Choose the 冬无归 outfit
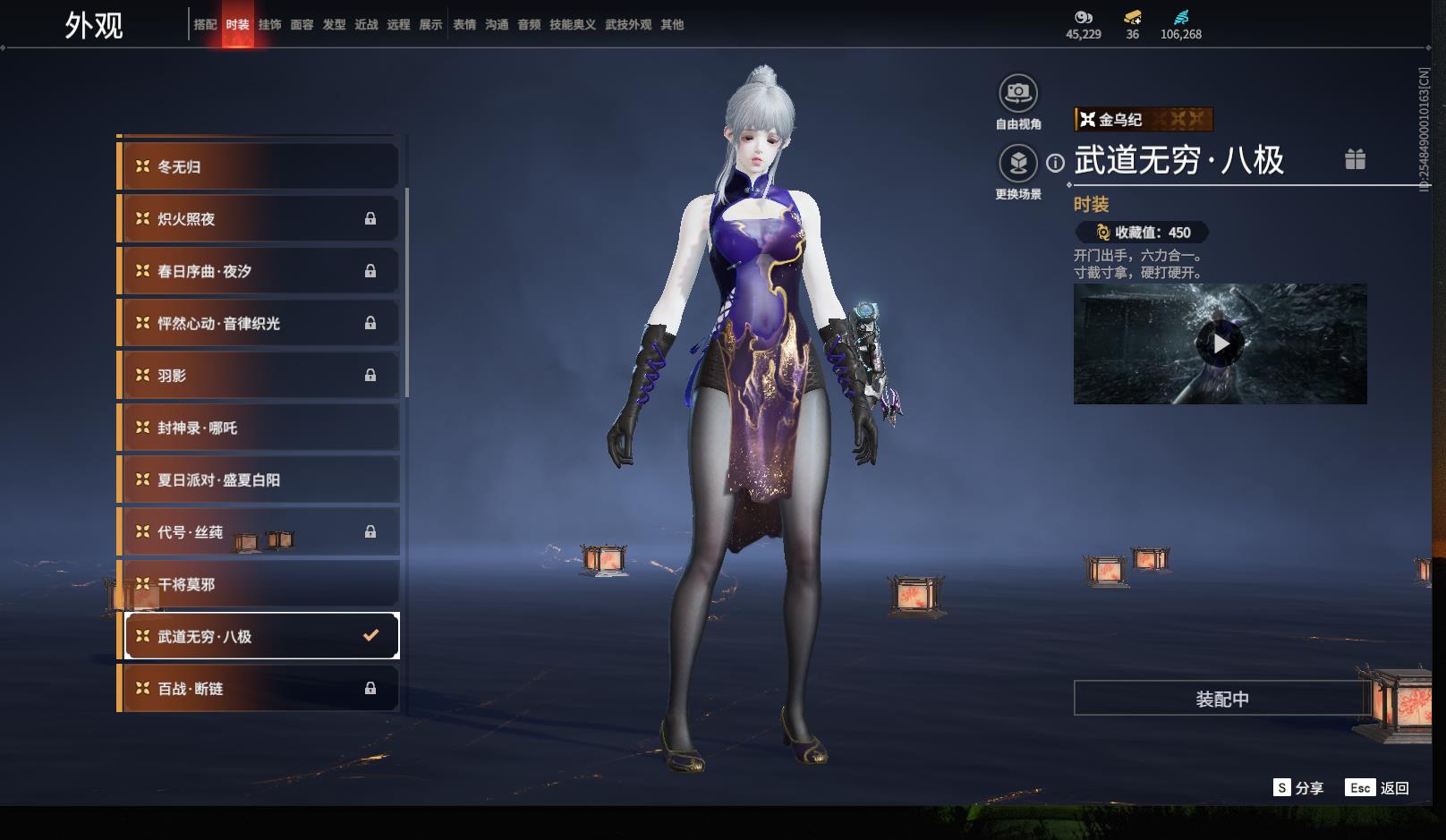Image resolution: width=1446 pixels, height=840 pixels. 259,167
